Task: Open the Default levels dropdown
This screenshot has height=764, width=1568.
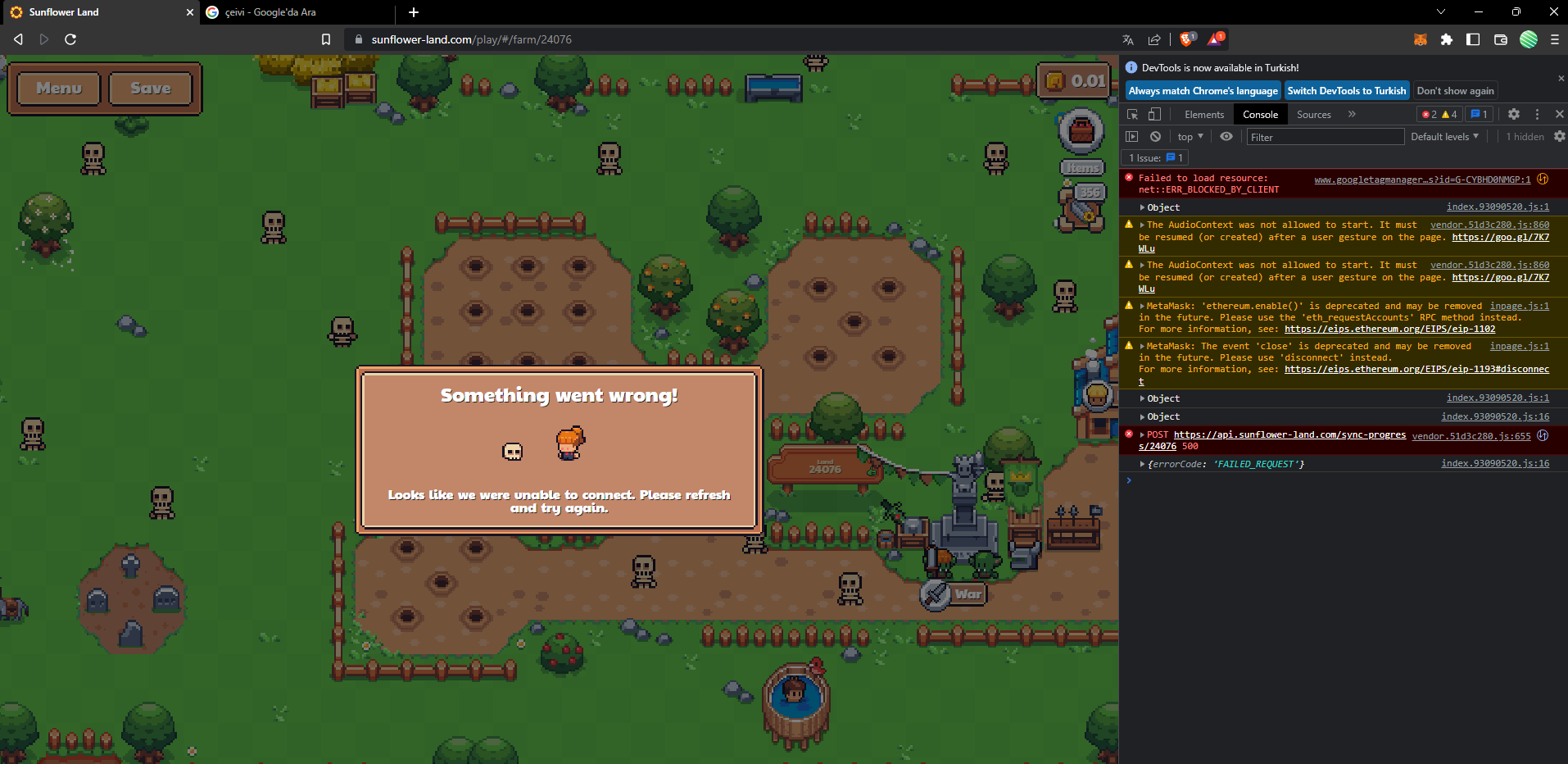Action: (x=1444, y=136)
